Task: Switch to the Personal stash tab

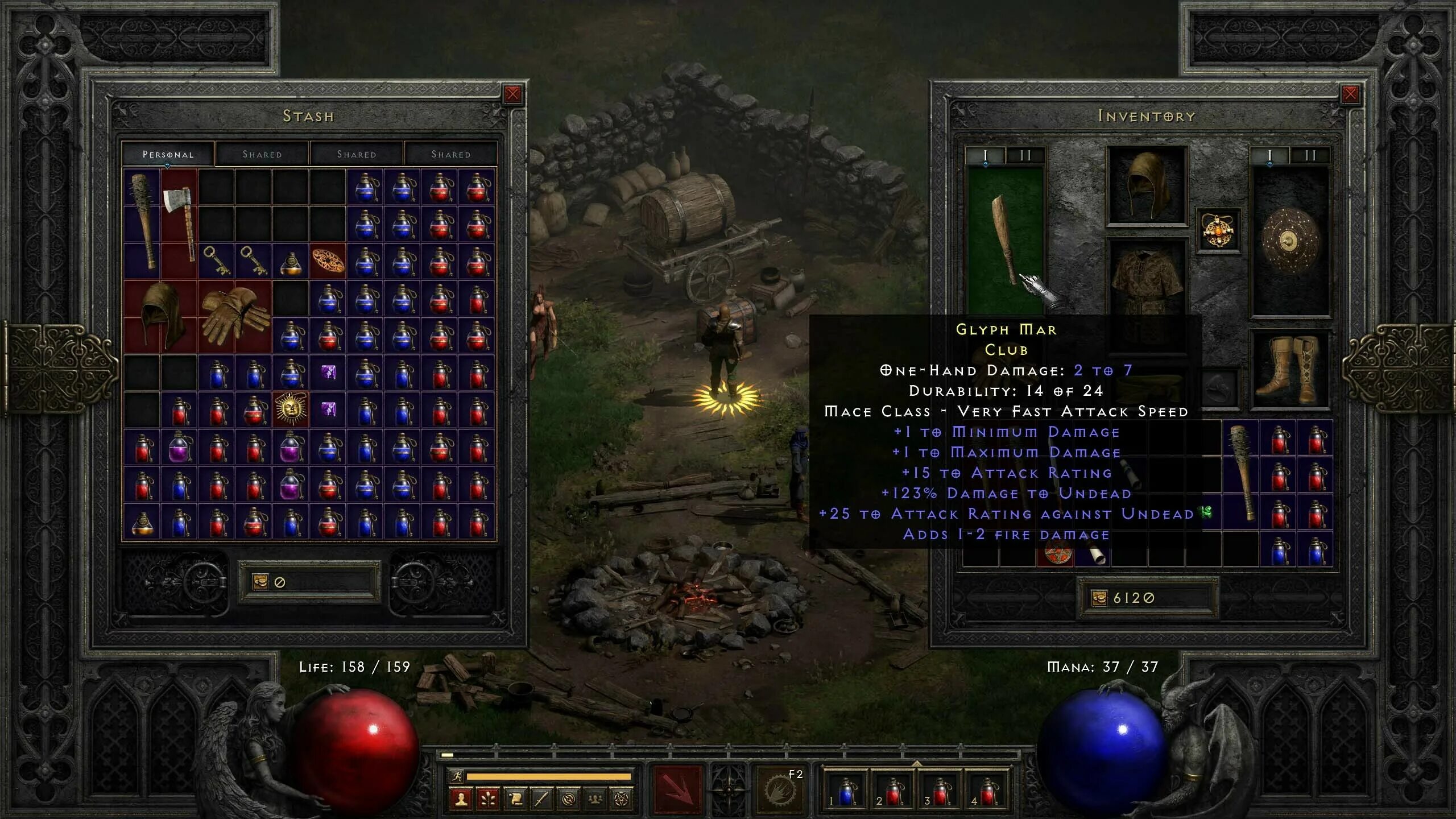Action: pyautogui.click(x=168, y=154)
